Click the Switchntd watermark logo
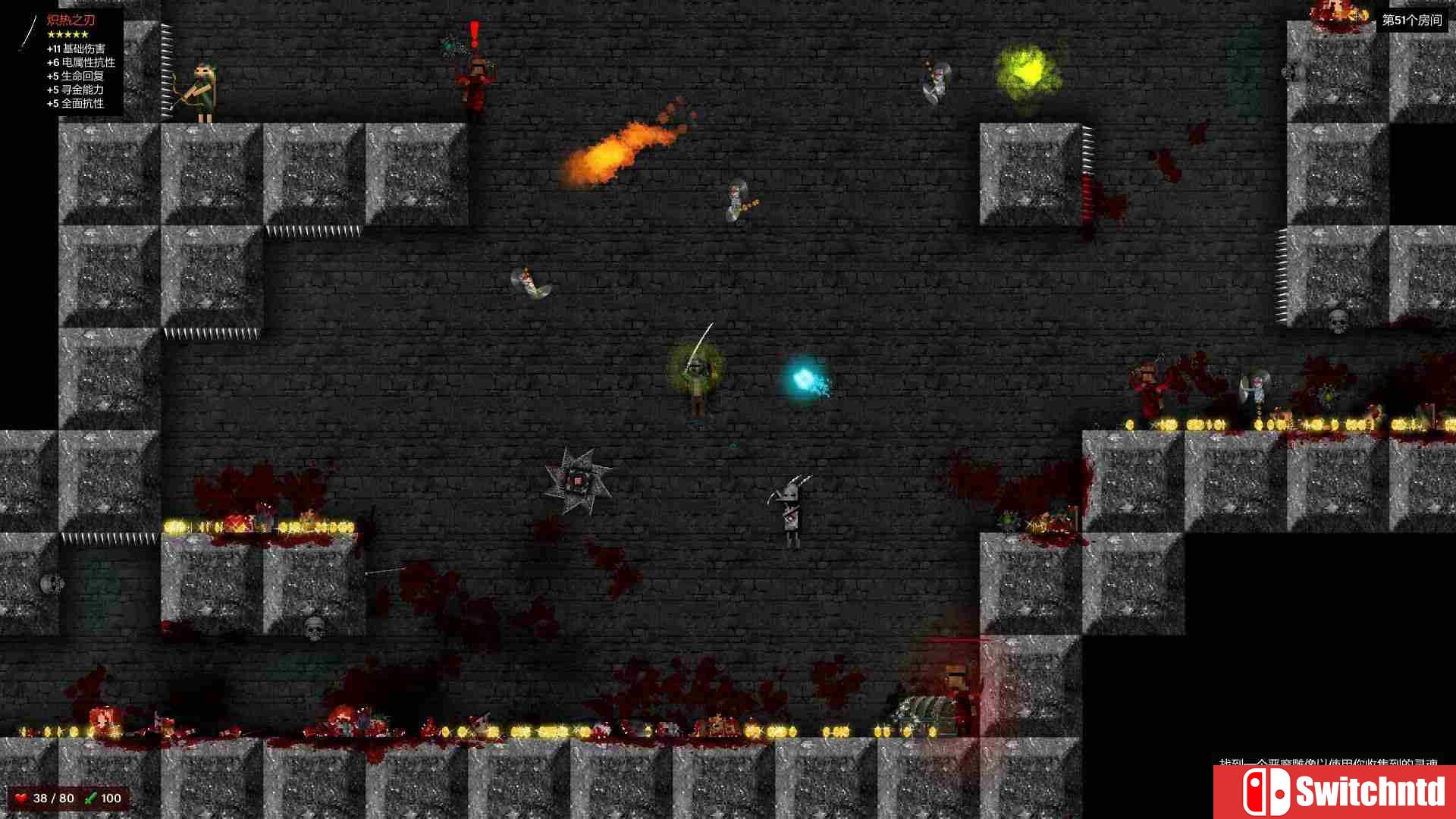This screenshot has height=819, width=1456. click(1335, 791)
